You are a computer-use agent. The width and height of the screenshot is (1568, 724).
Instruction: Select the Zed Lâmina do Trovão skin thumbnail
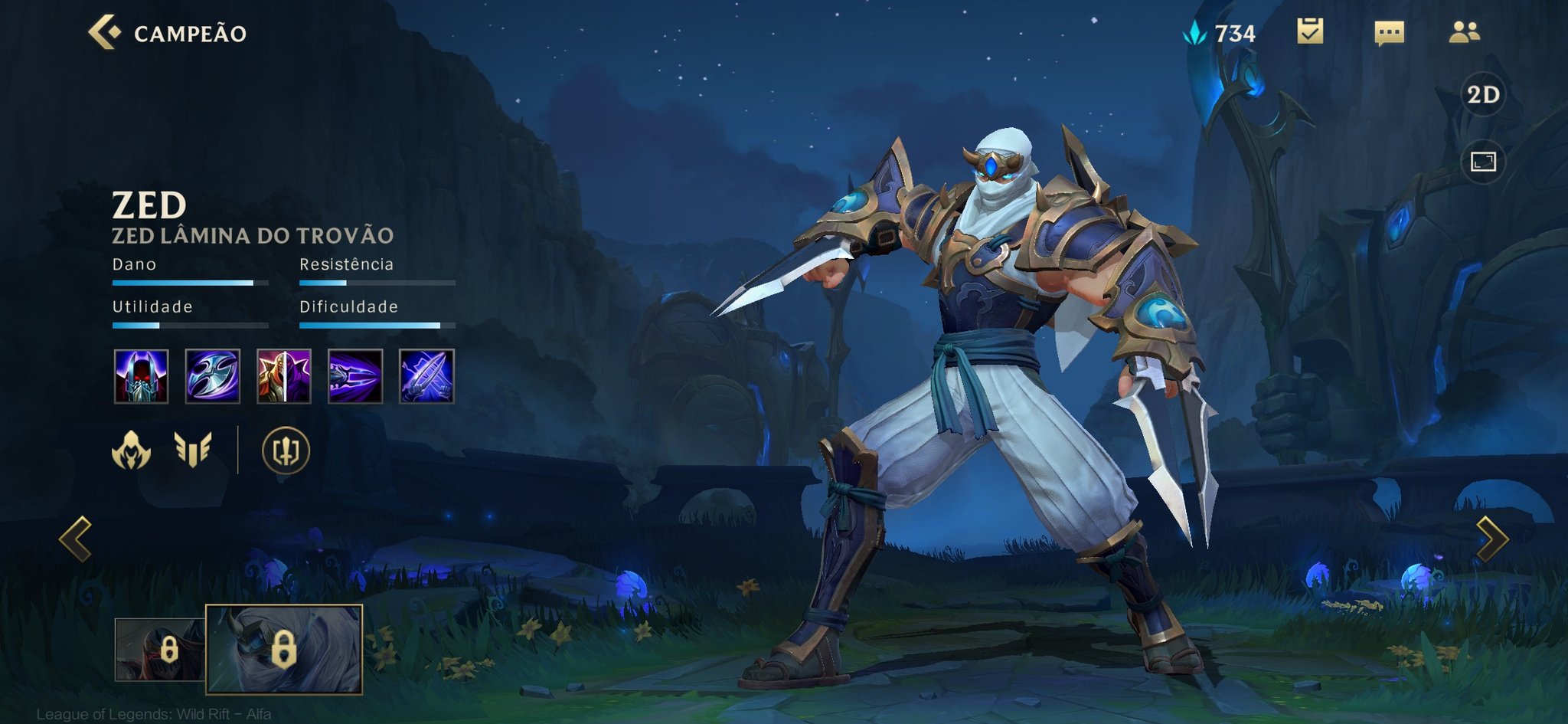[x=284, y=650]
